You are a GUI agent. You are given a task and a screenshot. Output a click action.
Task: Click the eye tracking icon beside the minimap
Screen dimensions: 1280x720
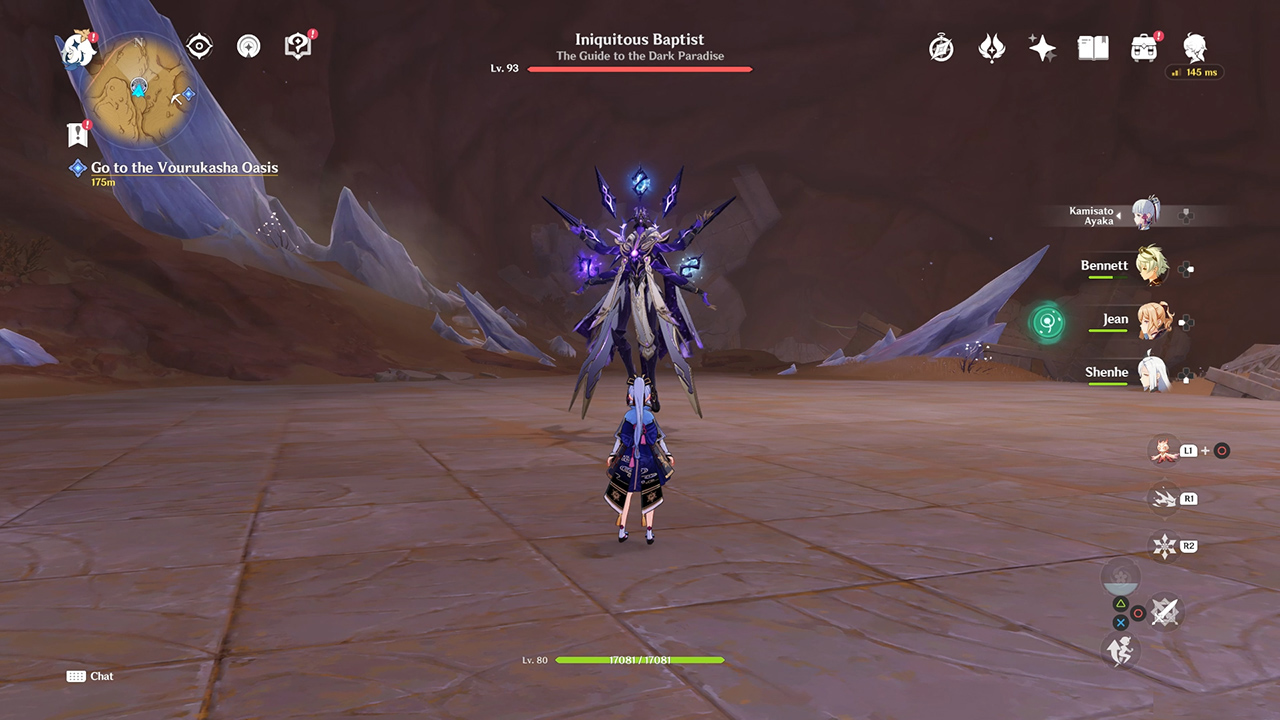(199, 45)
